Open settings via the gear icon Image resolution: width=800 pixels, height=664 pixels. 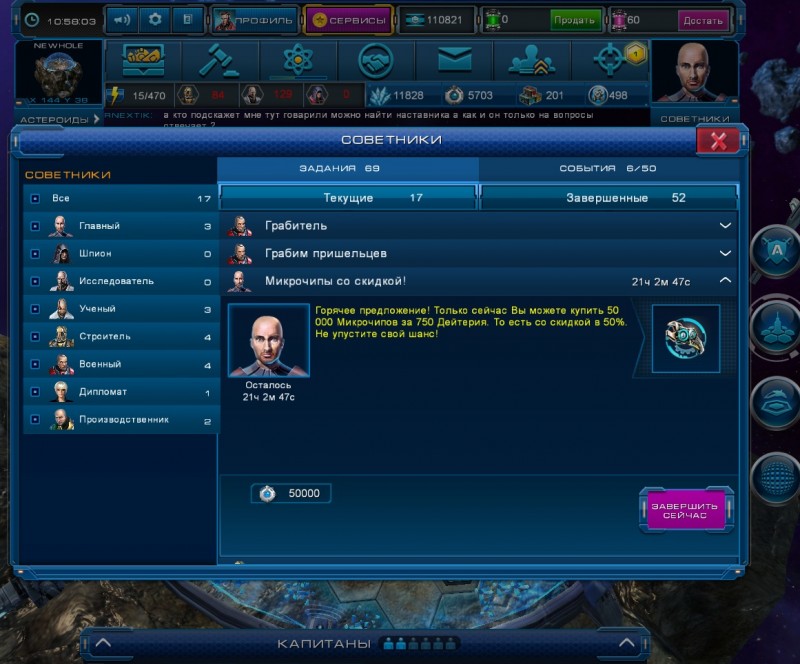coord(153,19)
